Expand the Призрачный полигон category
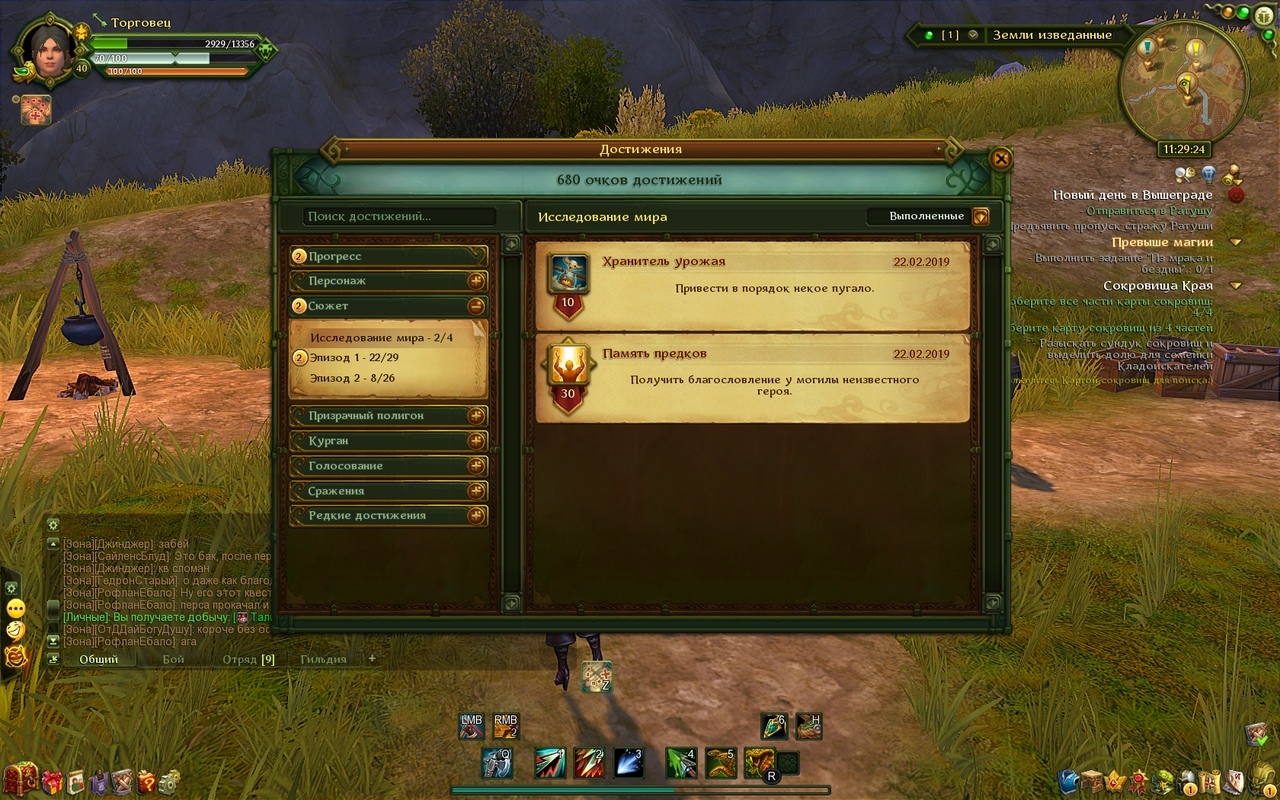This screenshot has width=1280, height=800. (x=476, y=416)
